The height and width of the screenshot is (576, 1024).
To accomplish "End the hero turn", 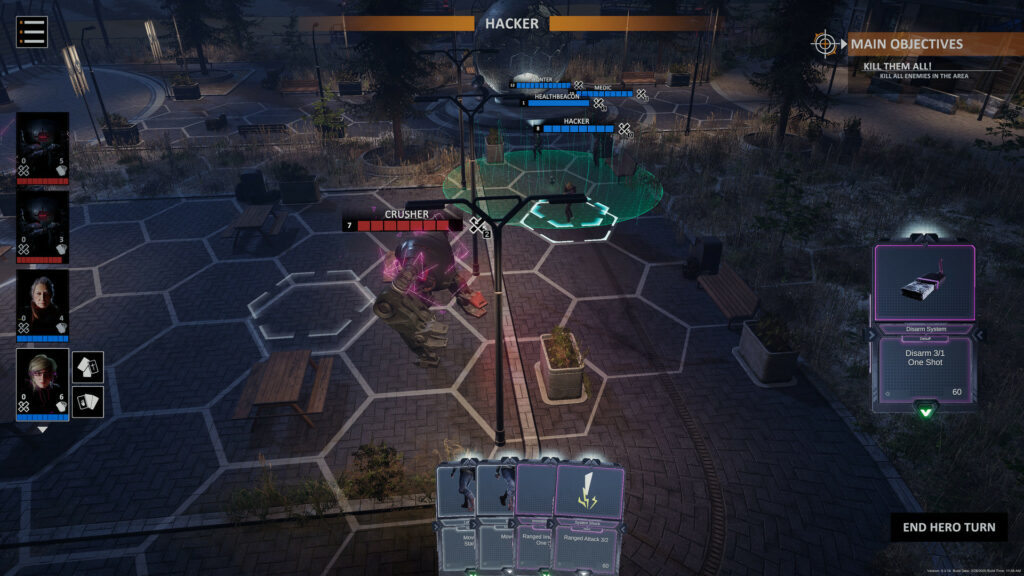I will 949,527.
